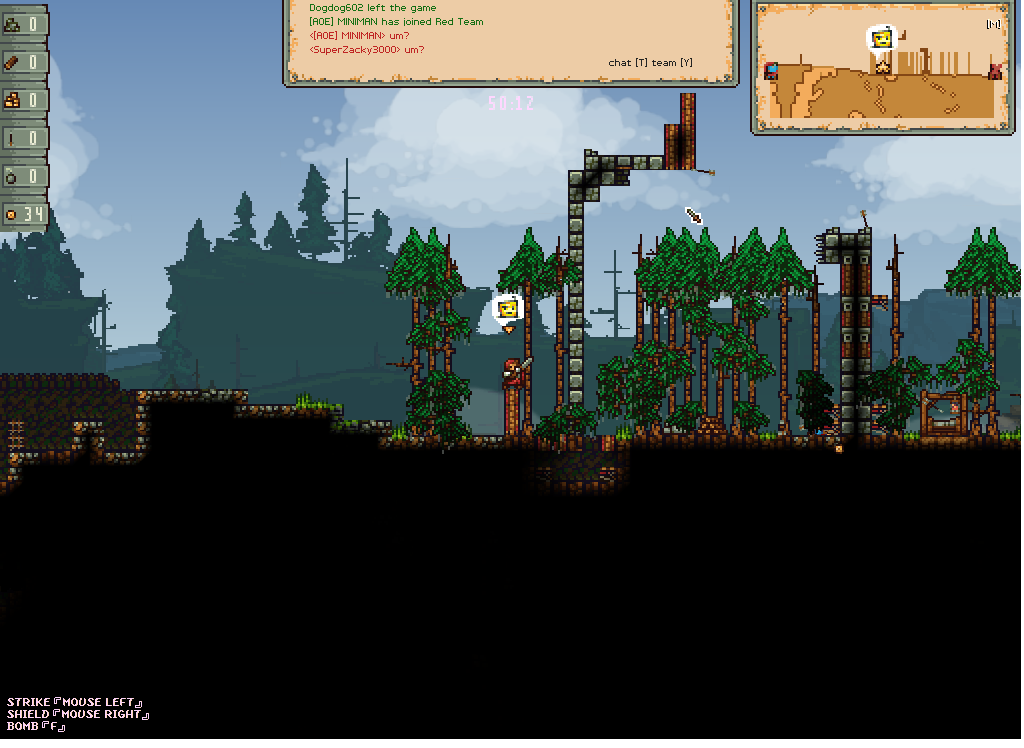Select the stone resource slot

(x=23, y=24)
